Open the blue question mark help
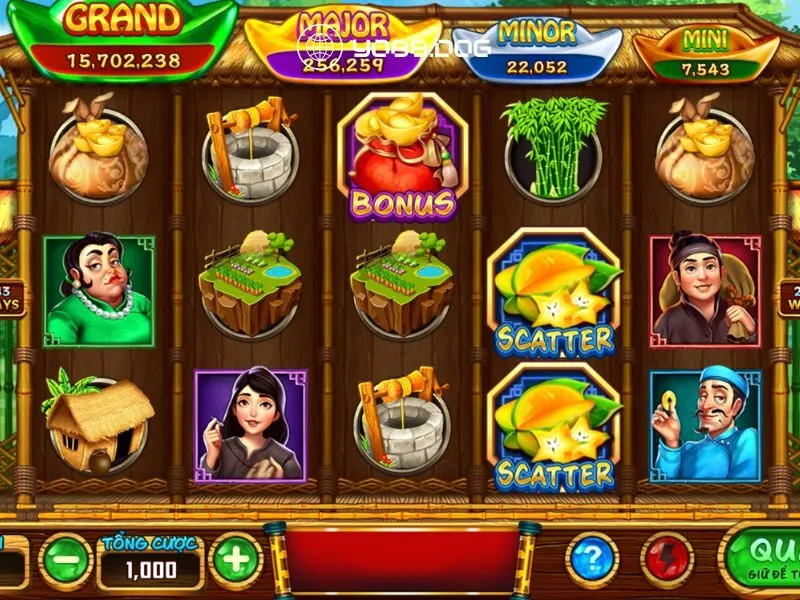Screen dimensions: 800x600 click(591, 558)
